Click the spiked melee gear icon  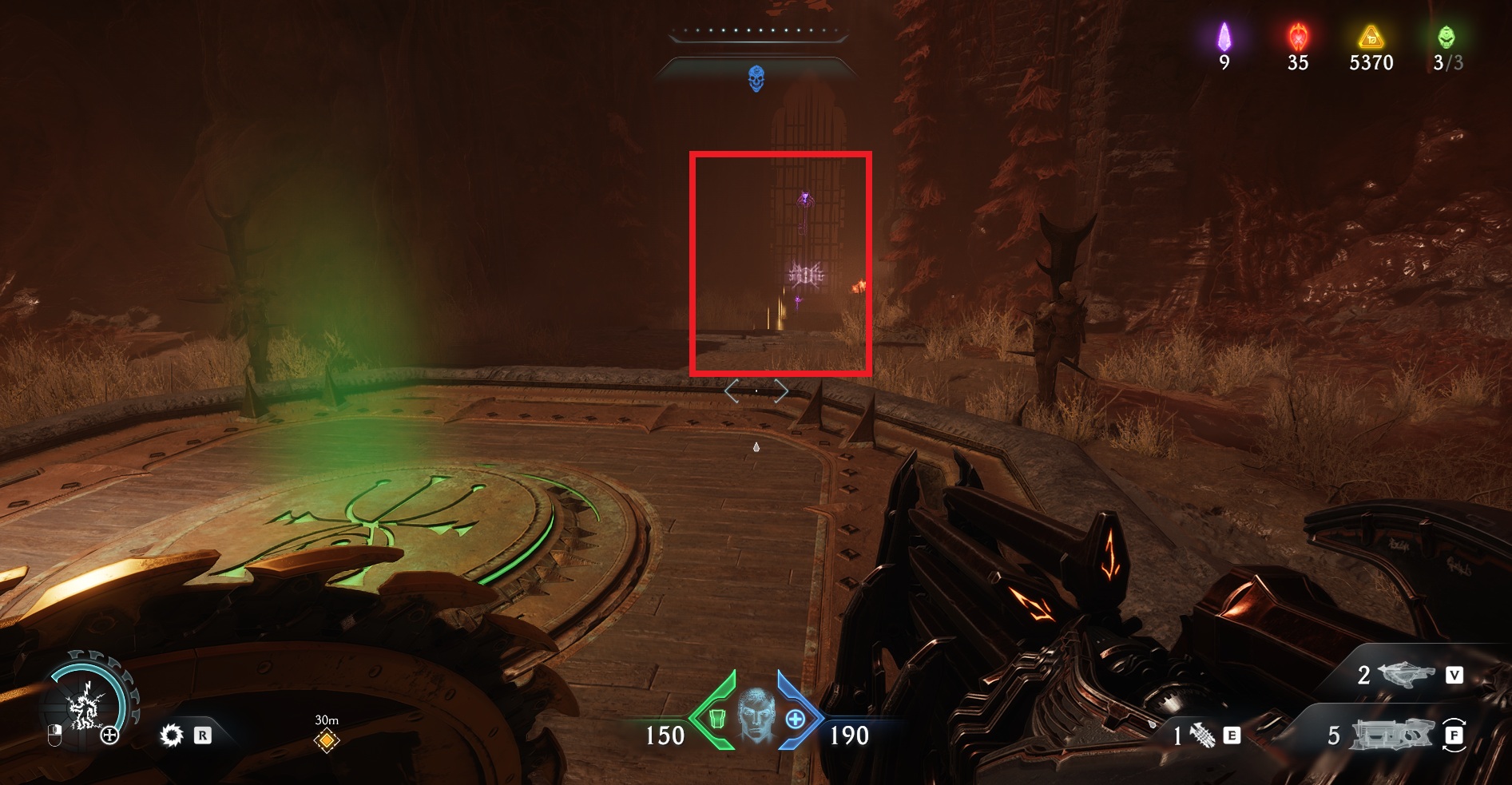[x=172, y=735]
